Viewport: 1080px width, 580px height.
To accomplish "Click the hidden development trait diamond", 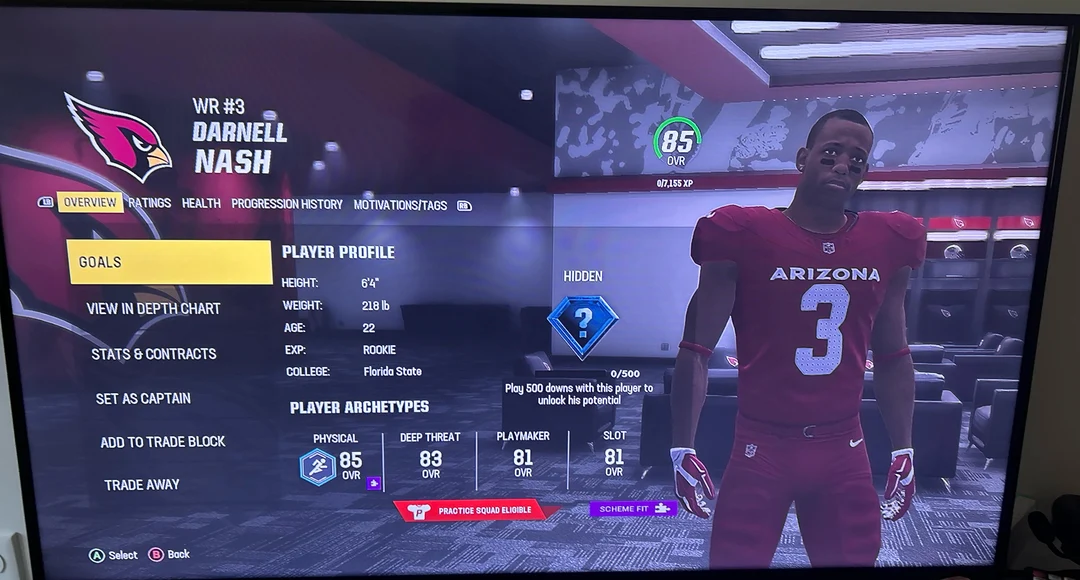I will (x=583, y=326).
